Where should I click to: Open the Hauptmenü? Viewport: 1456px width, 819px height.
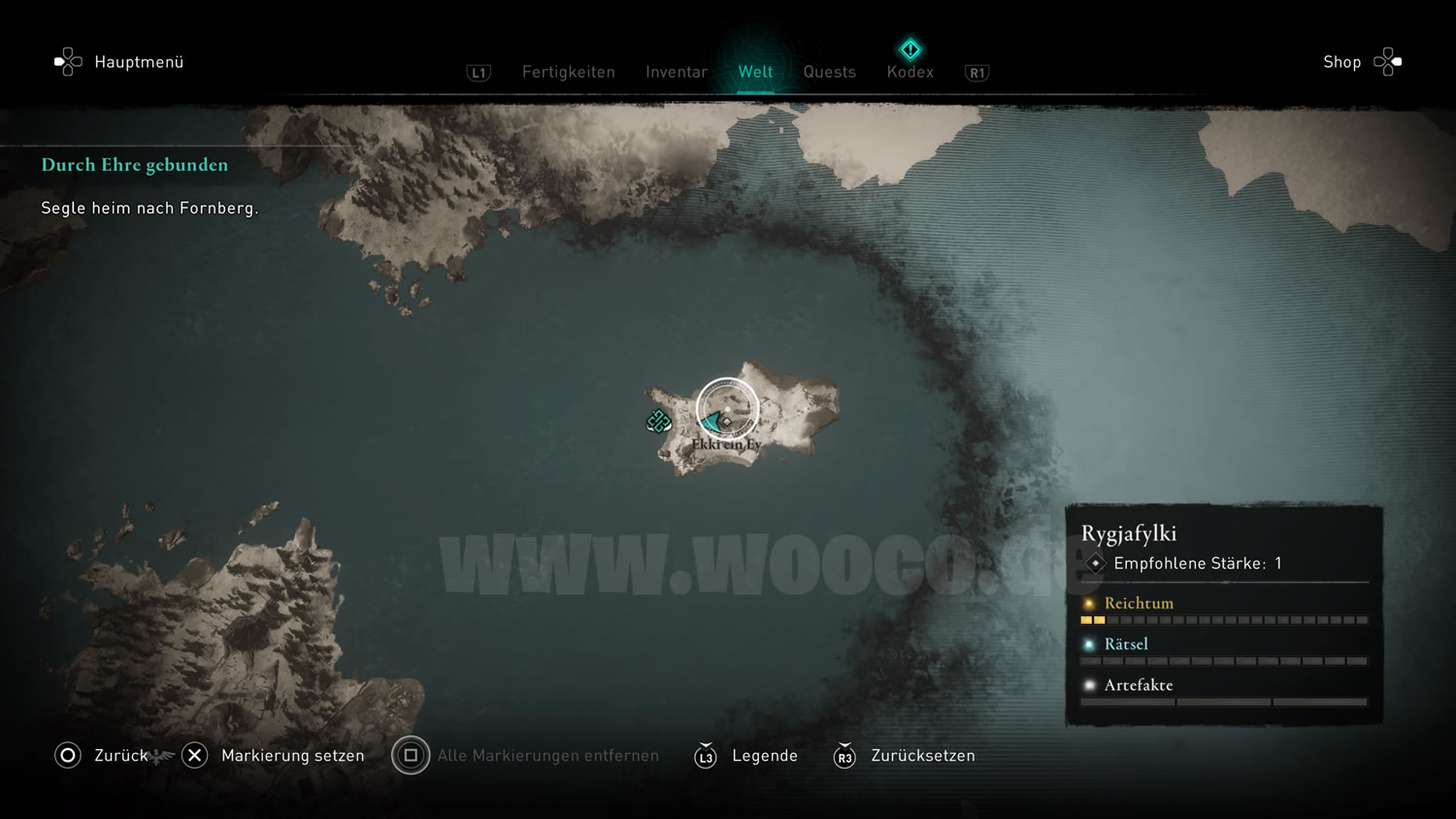tap(138, 62)
